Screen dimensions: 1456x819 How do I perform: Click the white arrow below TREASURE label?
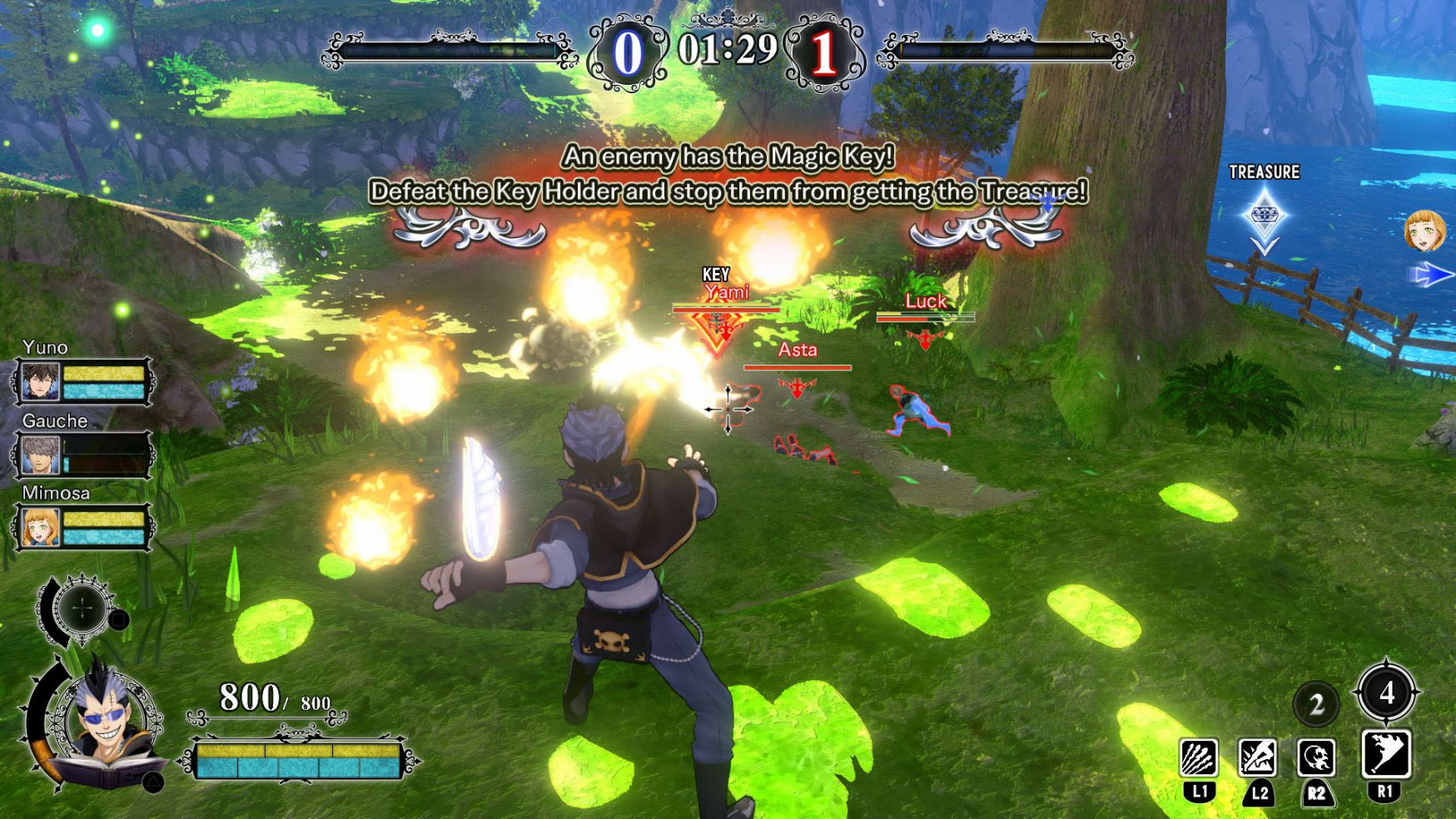(1265, 246)
